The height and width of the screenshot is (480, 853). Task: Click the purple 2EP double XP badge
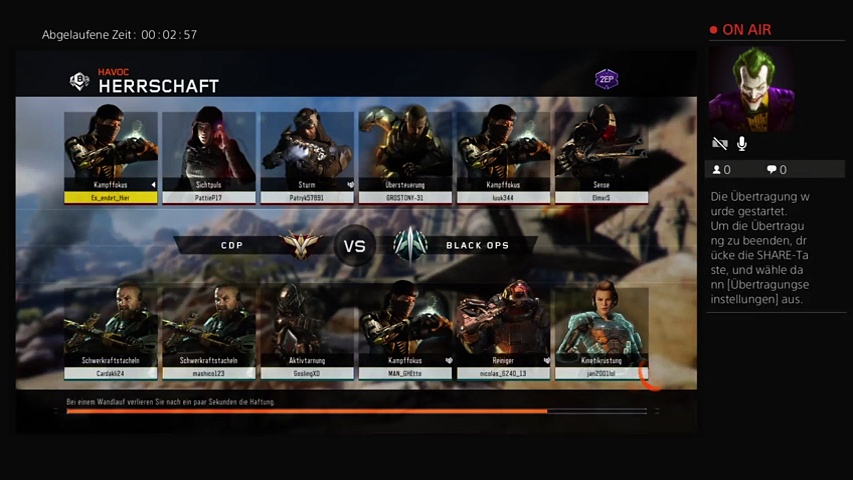pyautogui.click(x=606, y=79)
